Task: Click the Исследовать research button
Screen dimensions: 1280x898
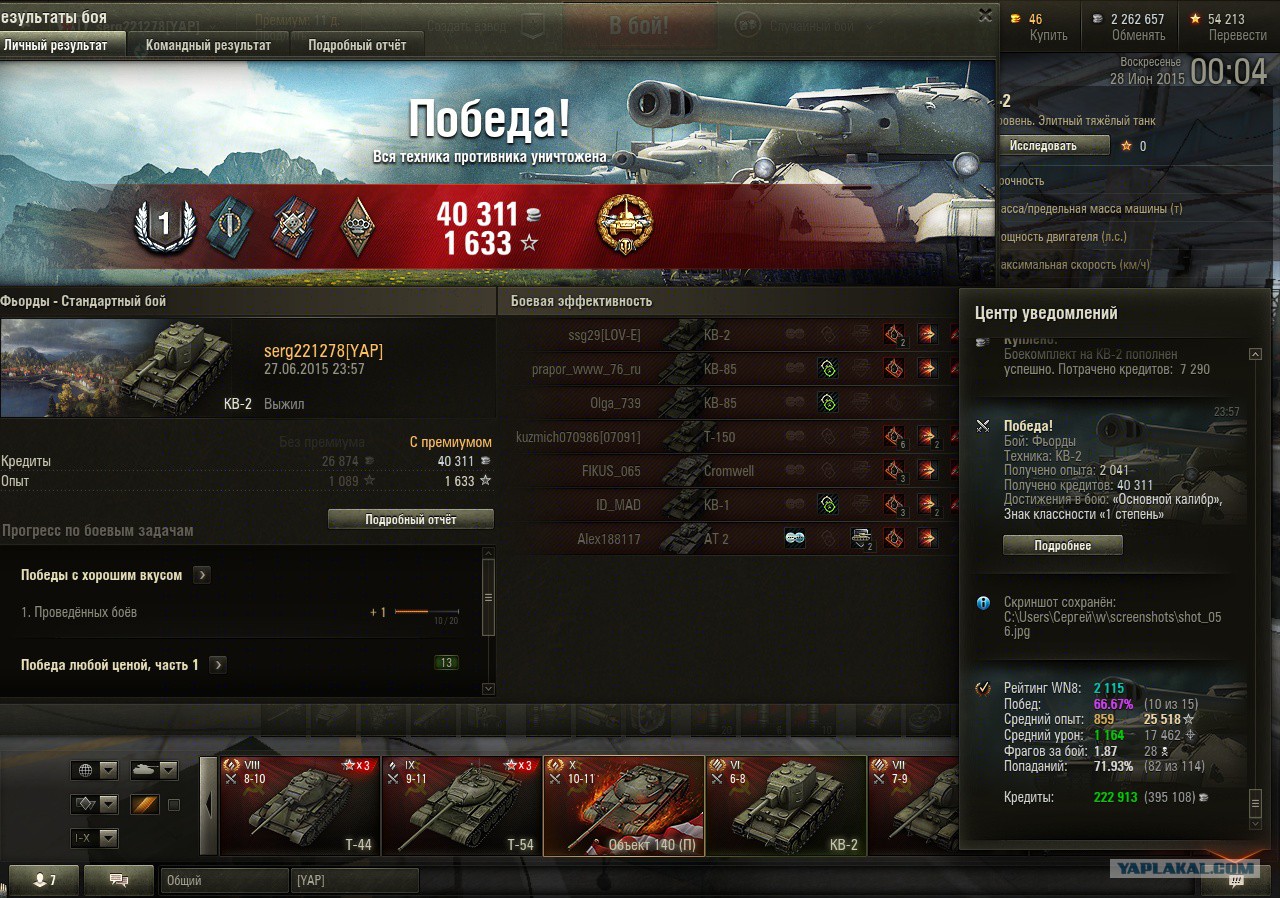Action: click(x=1053, y=145)
